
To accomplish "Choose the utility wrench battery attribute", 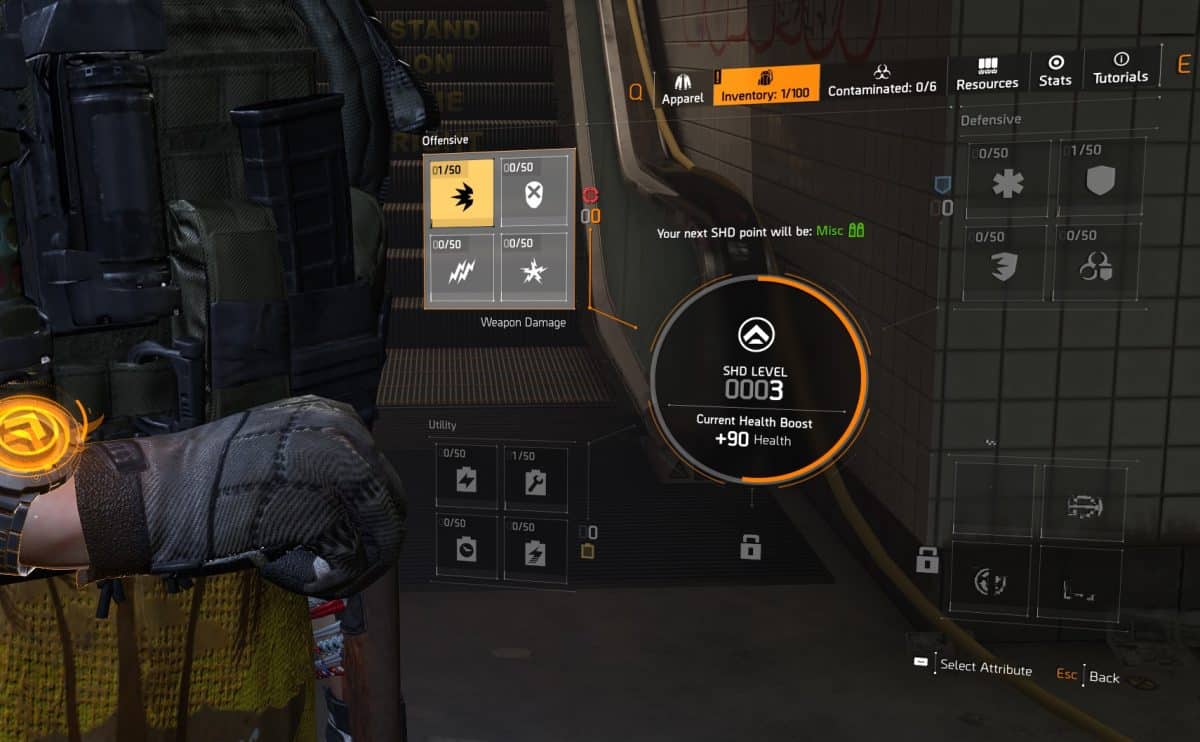I will 535,480.
